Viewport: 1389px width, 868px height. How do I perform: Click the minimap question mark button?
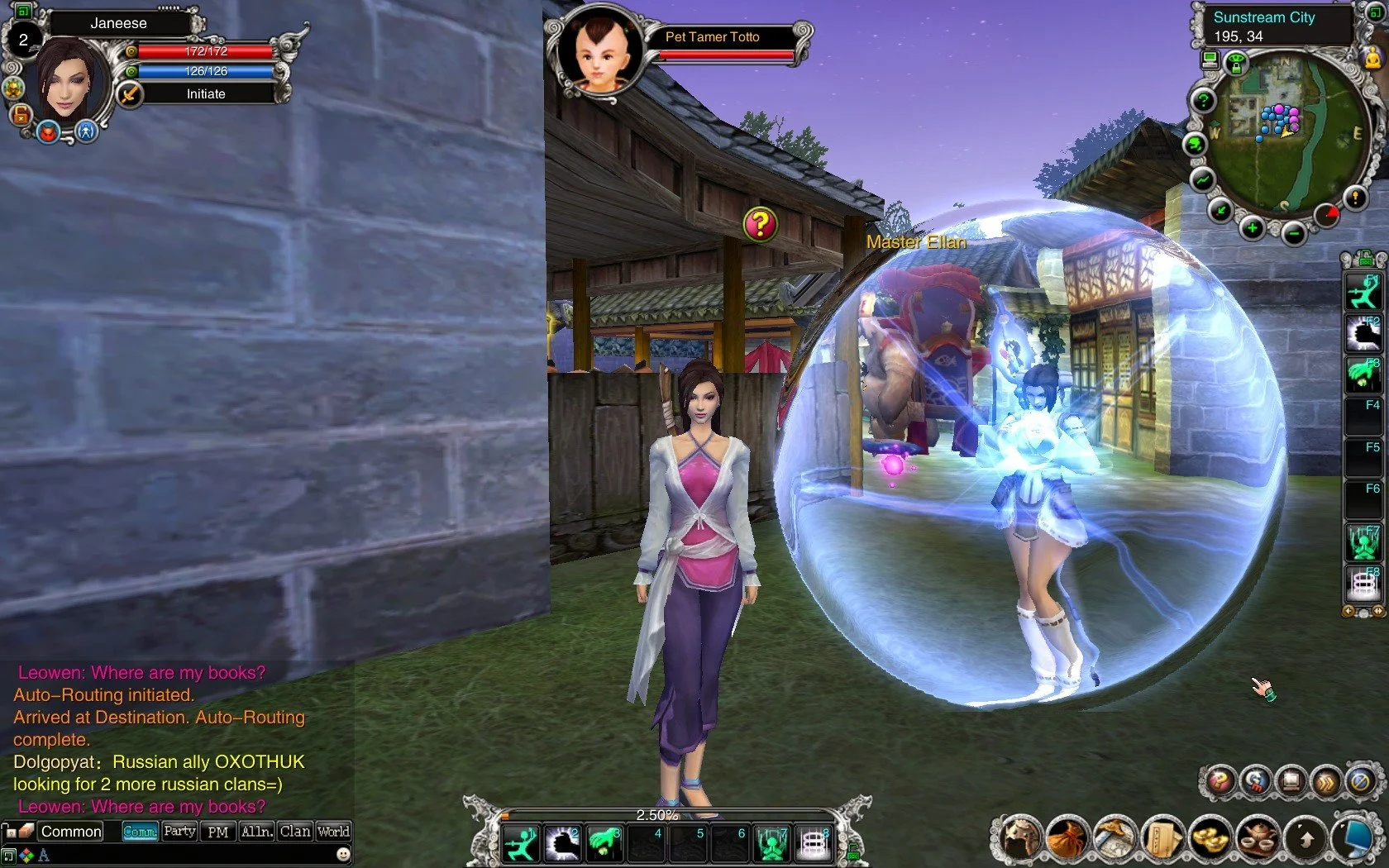click(x=1204, y=101)
